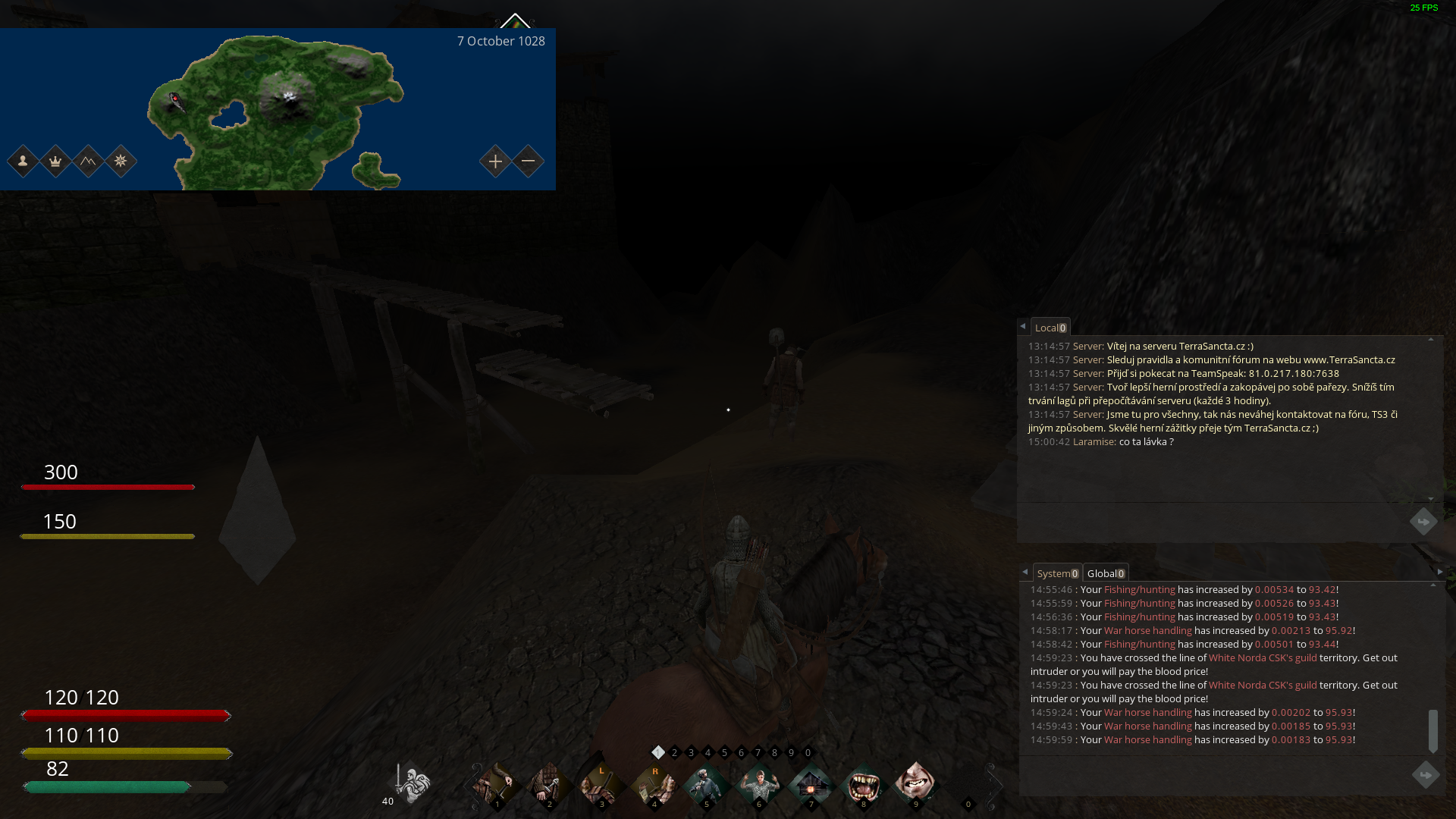
Task: Toggle the crown icon map filter
Action: (55, 162)
